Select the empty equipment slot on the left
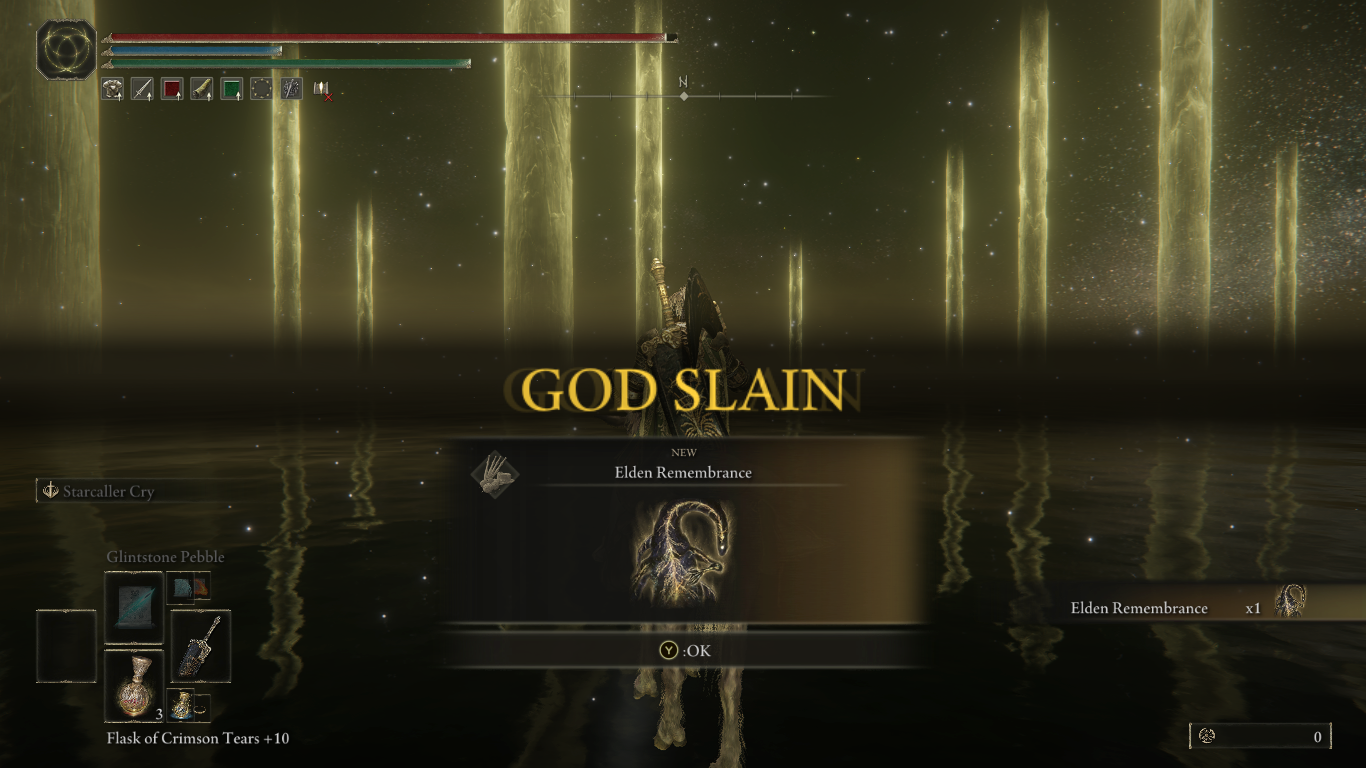This screenshot has height=768, width=1366. point(65,645)
